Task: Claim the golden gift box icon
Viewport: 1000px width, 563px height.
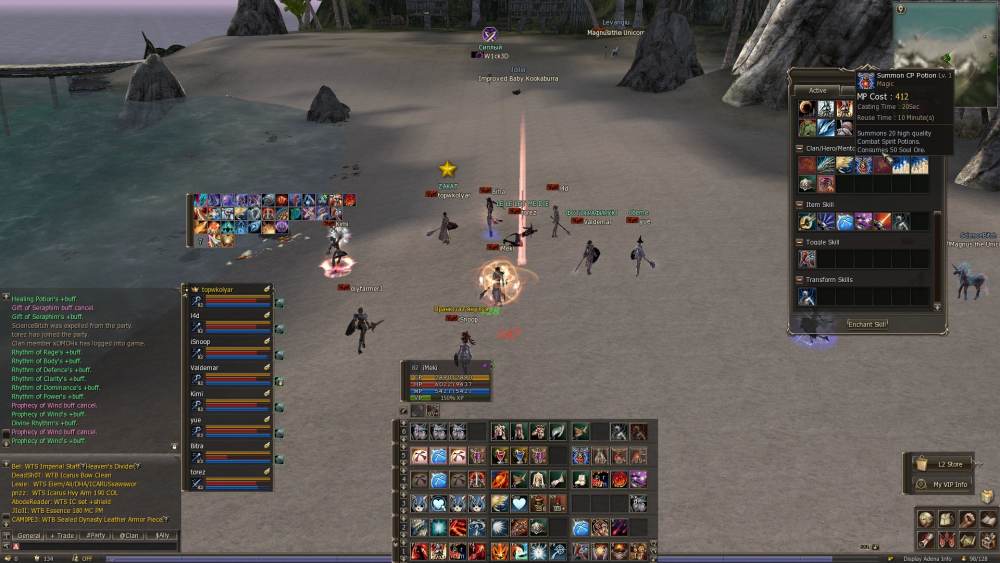Action: [x=987, y=497]
